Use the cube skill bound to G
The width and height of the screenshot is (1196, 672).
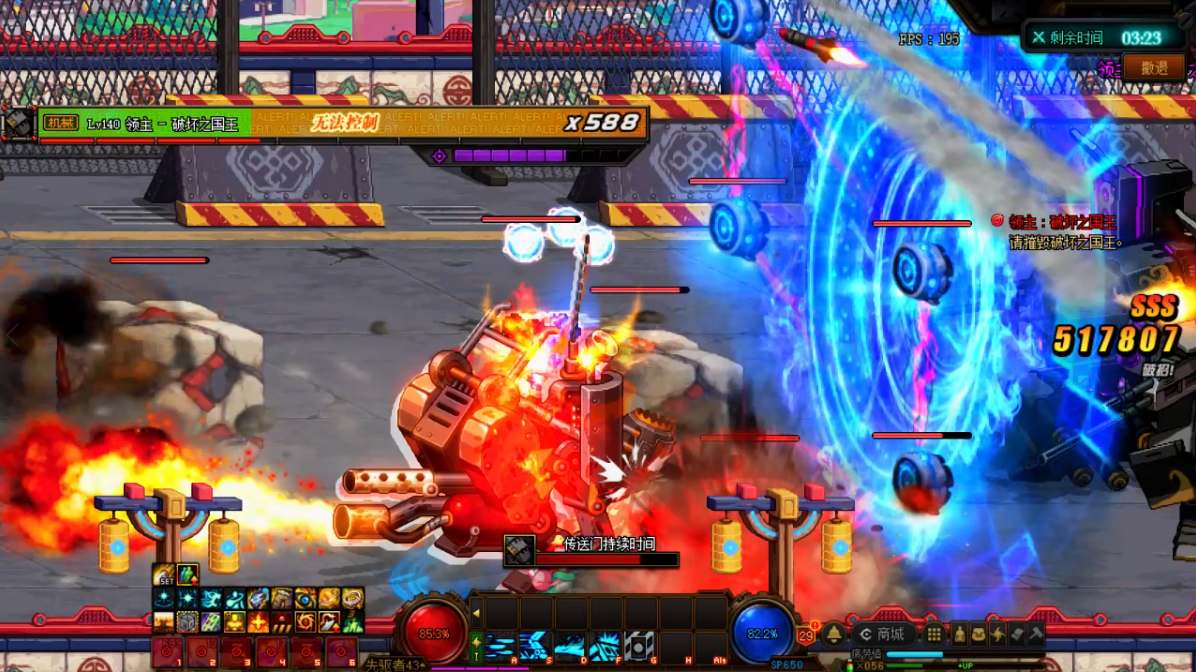coord(639,646)
